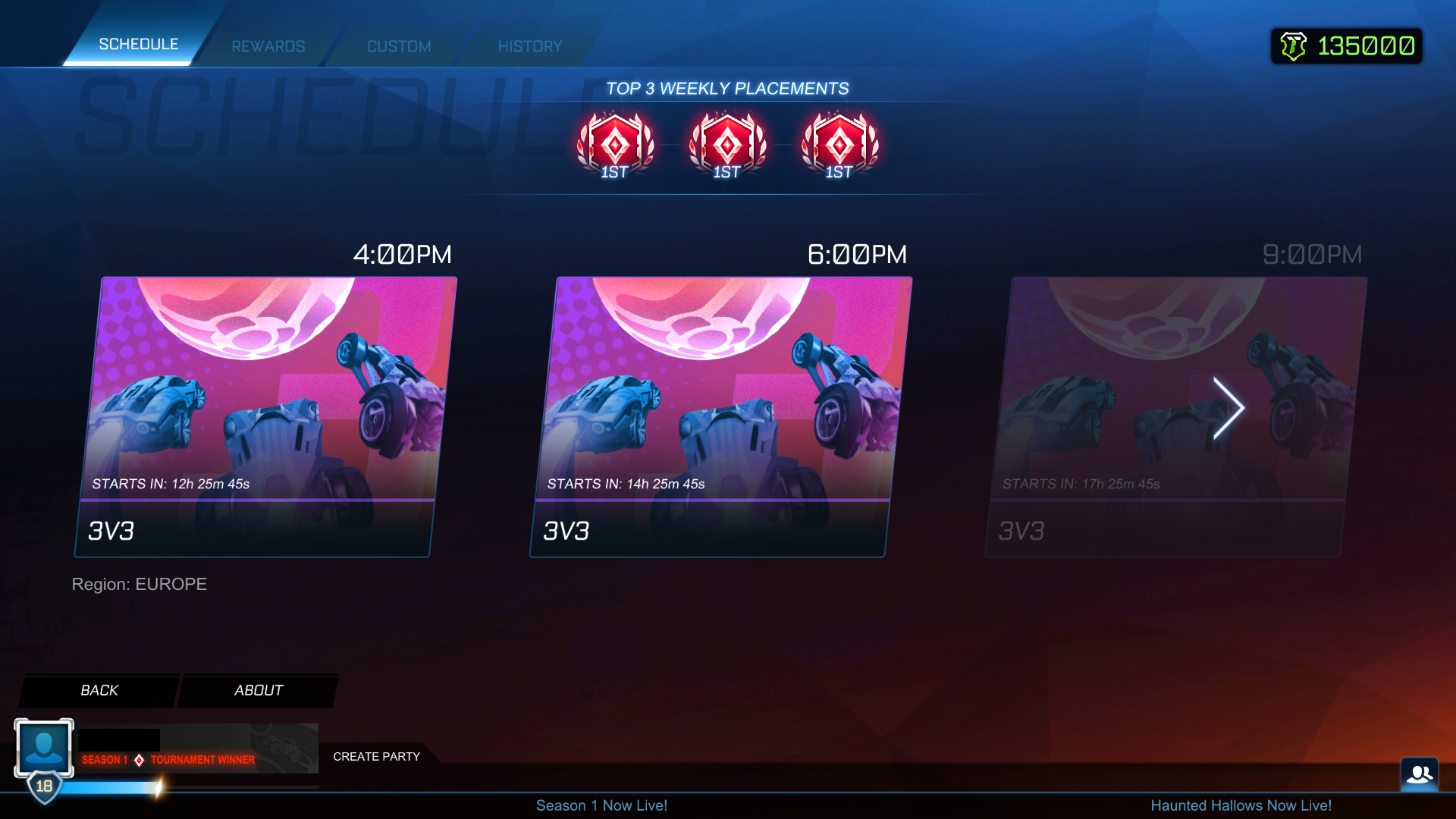The height and width of the screenshot is (819, 1456).
Task: Select the third 1ST placement badge
Action: click(x=839, y=144)
